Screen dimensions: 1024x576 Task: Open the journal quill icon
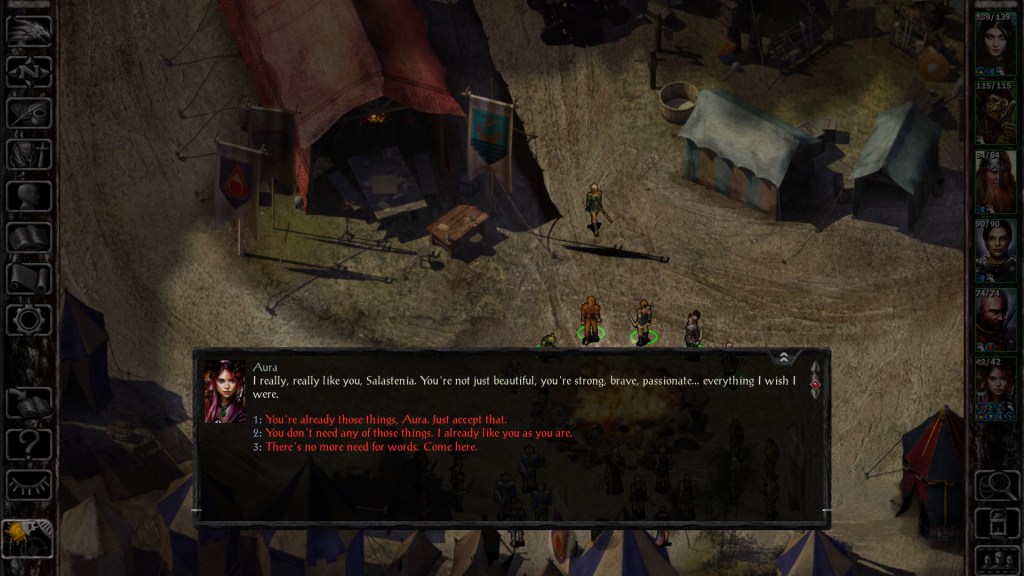coord(29,112)
